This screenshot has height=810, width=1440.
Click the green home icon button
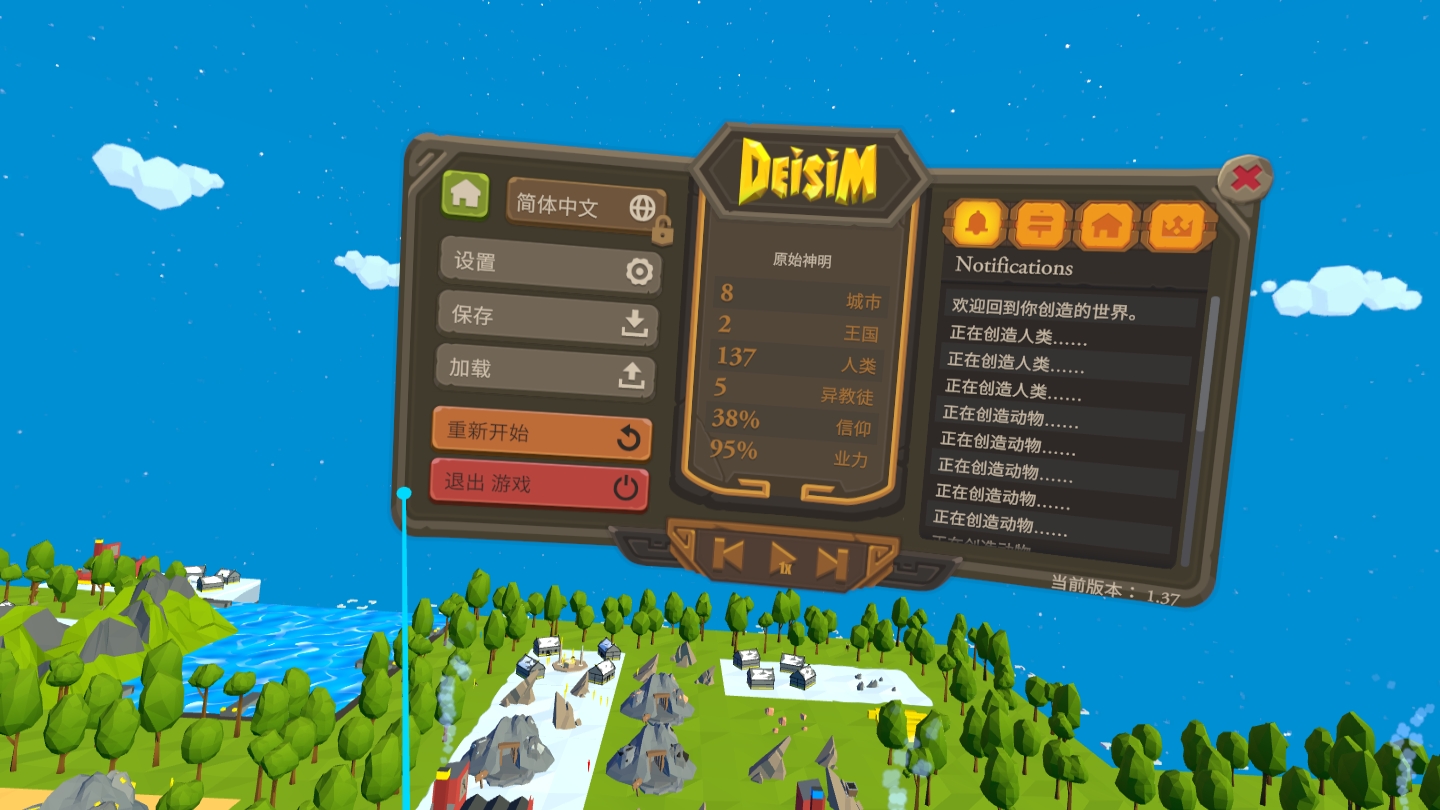[x=465, y=194]
